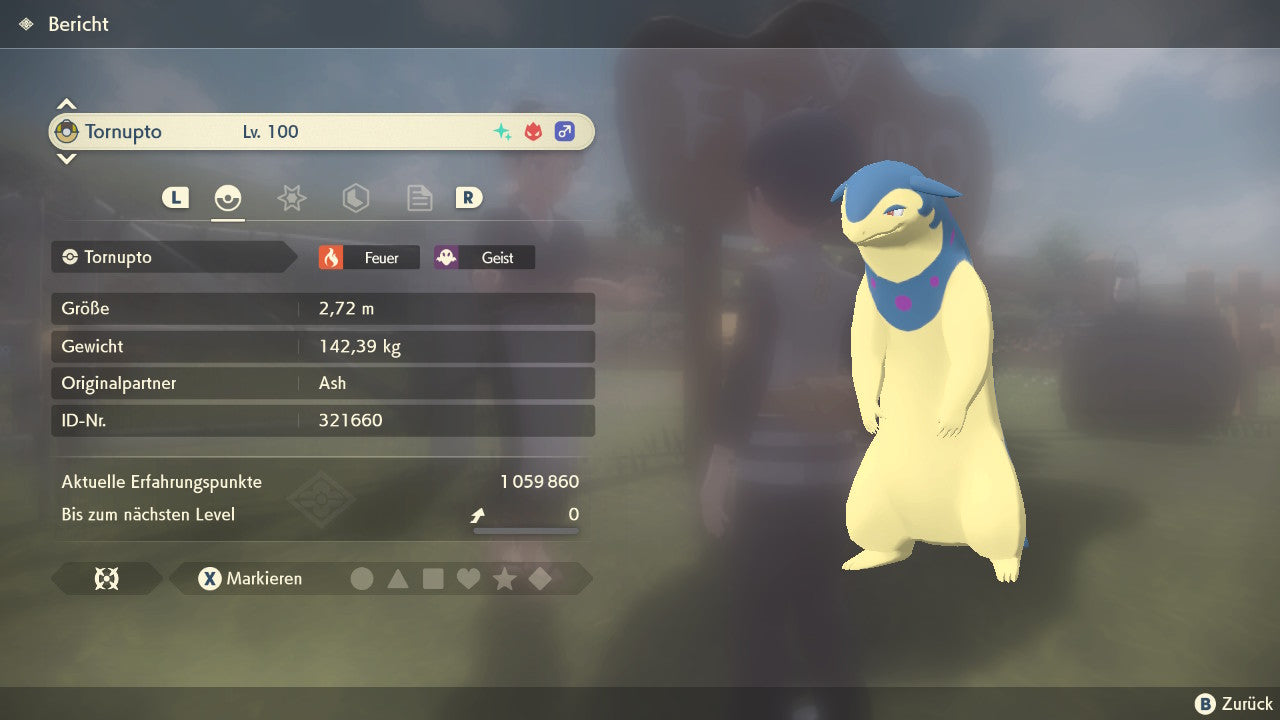1280x720 pixels.
Task: Toggle the triangle marking
Action: click(398, 578)
